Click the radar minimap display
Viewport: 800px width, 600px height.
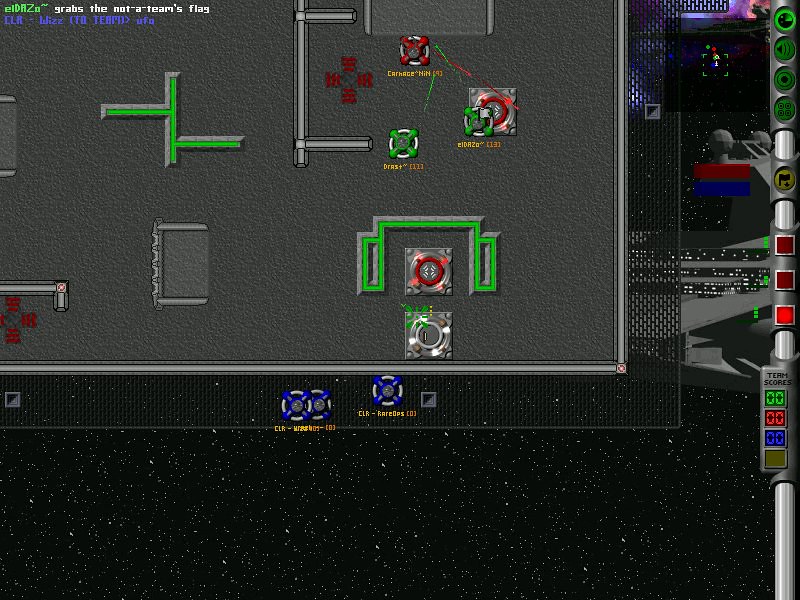click(x=714, y=58)
